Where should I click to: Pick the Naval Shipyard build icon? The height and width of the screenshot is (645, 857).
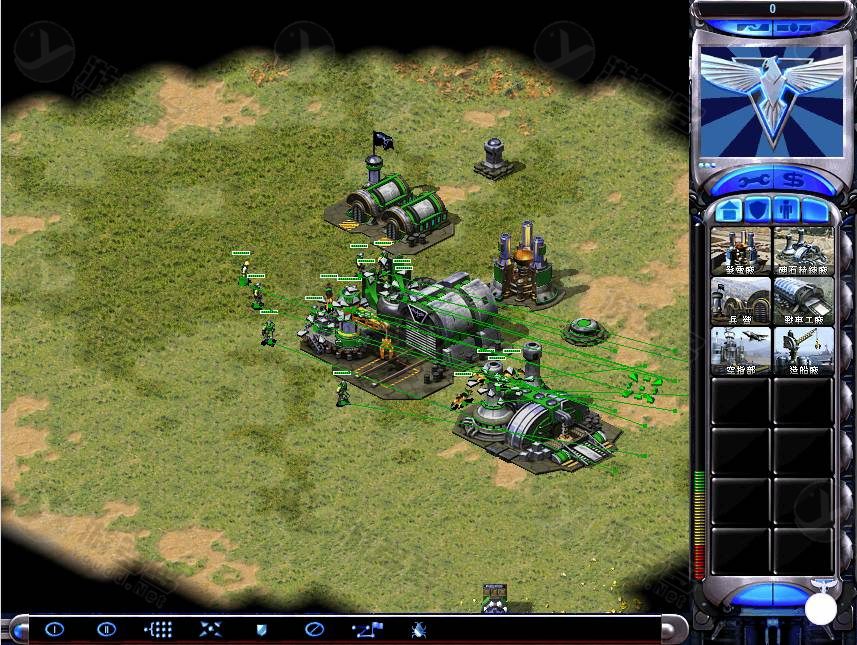[x=803, y=350]
